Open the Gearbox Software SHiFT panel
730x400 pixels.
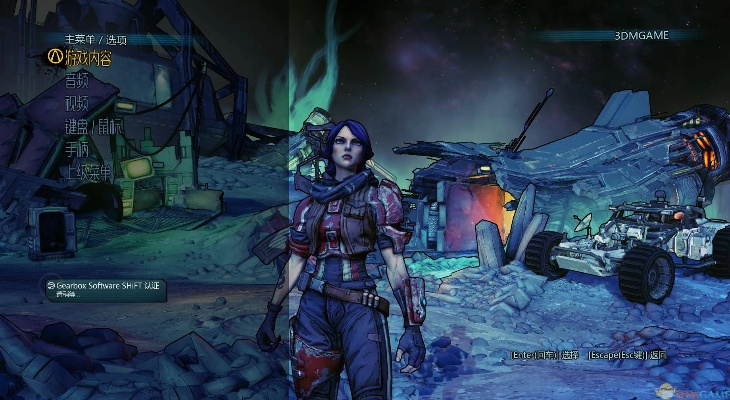pos(106,286)
